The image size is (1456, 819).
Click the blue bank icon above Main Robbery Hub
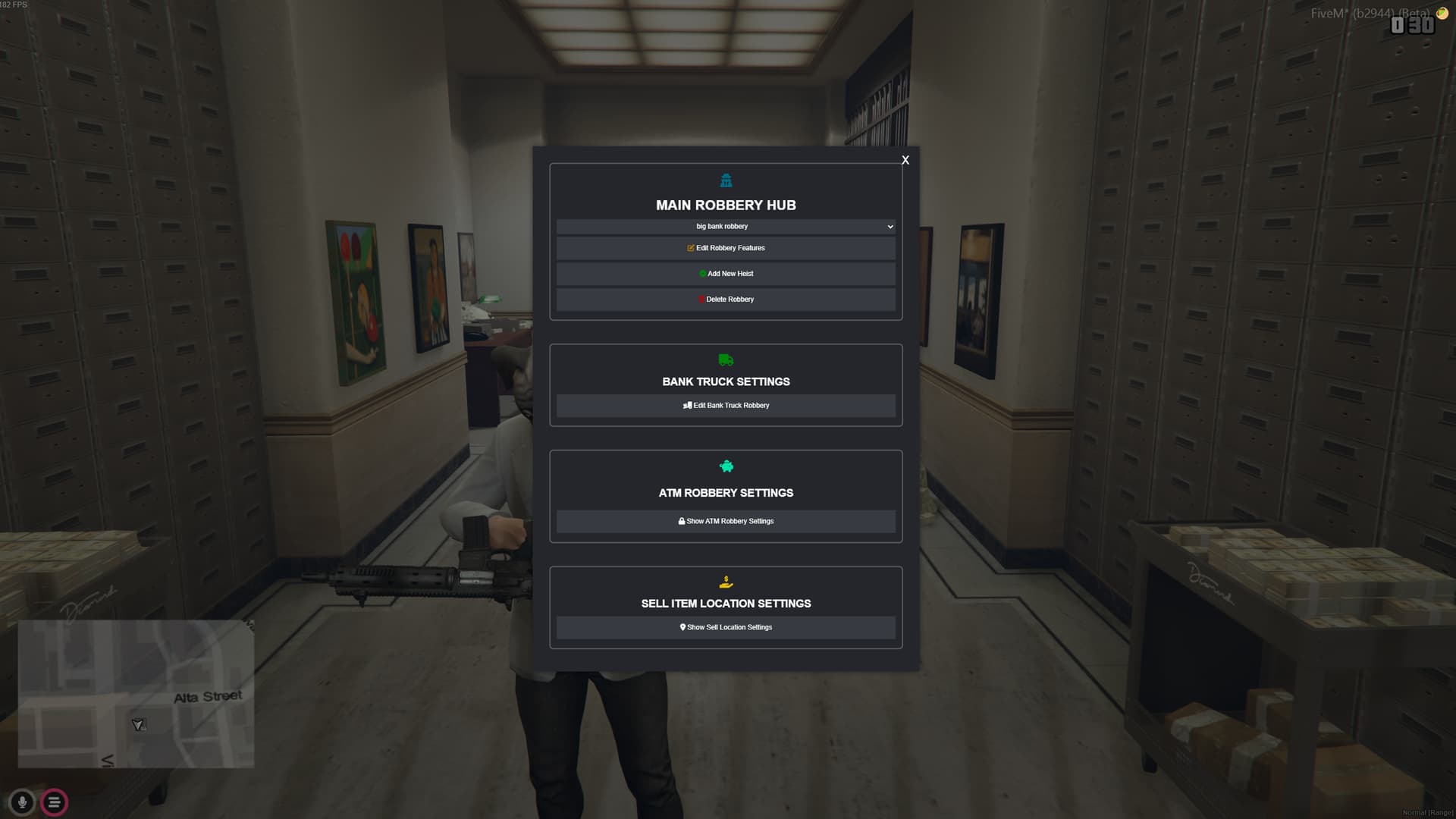726,180
